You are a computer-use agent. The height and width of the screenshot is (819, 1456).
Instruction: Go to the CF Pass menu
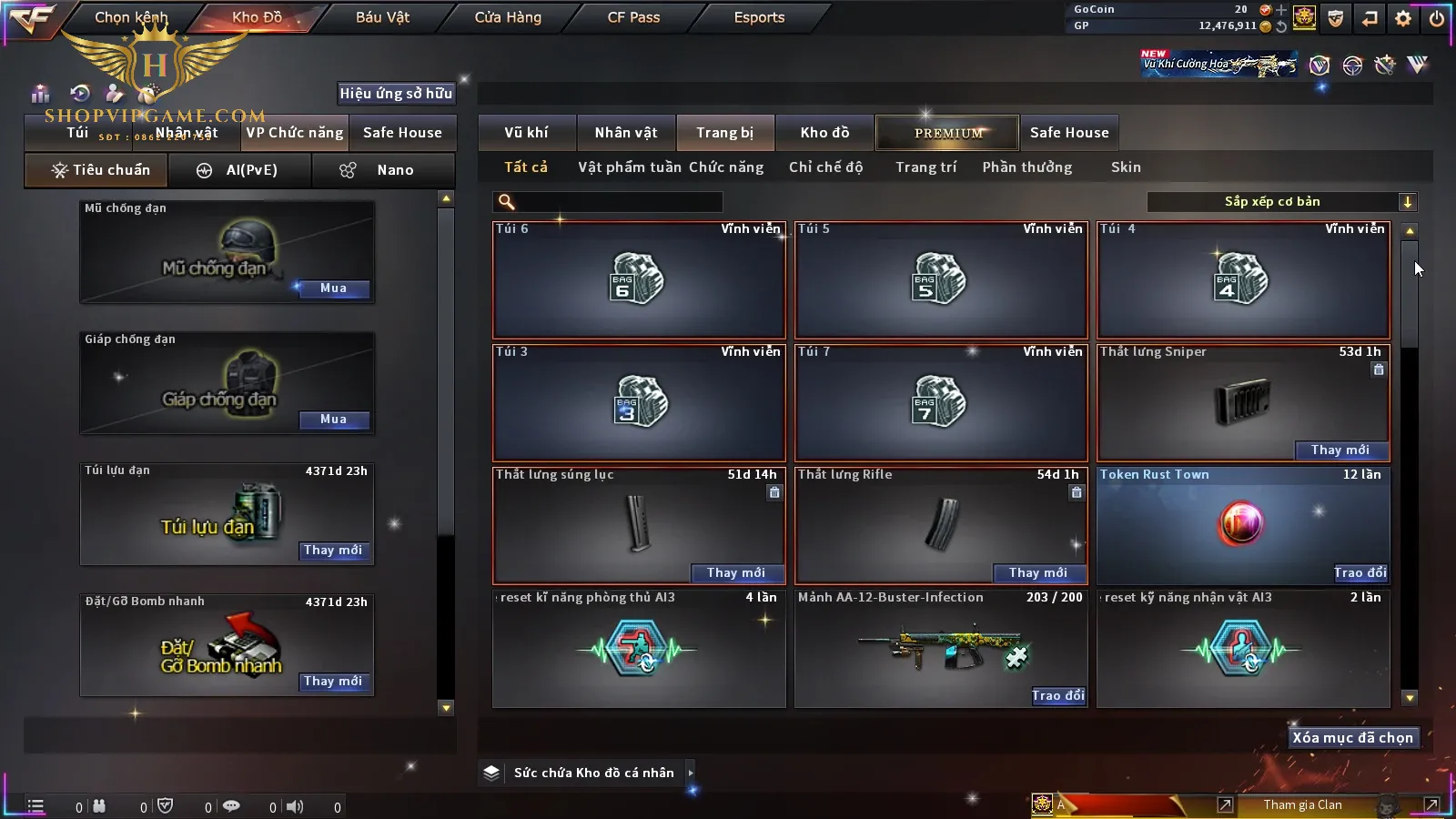(633, 17)
